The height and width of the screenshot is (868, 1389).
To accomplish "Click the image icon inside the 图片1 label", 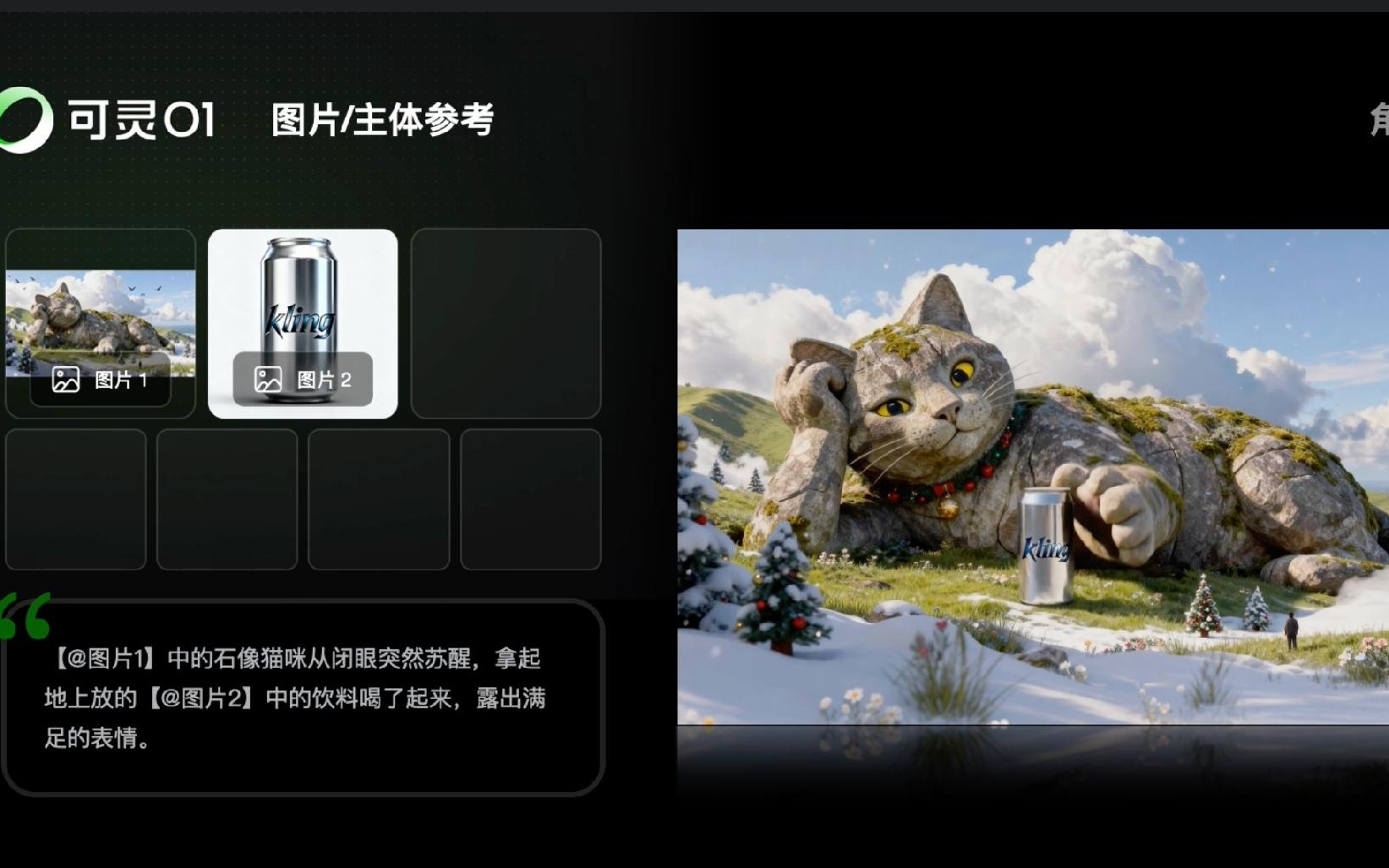I will 65,380.
